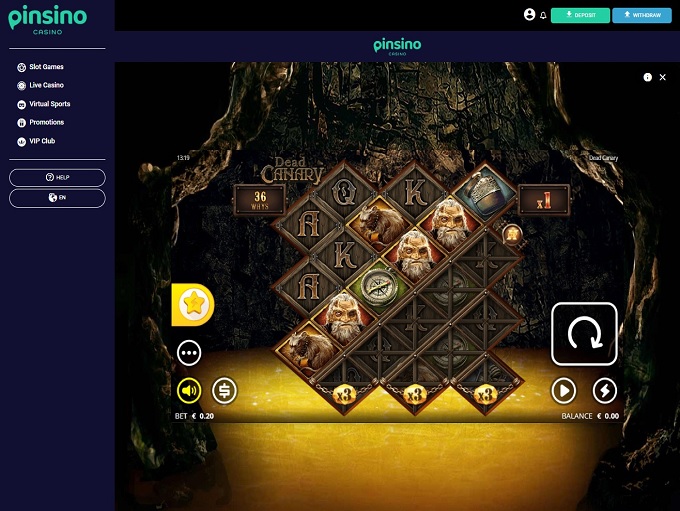The image size is (680, 511).
Task: Spin the reels with the large spin button
Action: pos(584,334)
